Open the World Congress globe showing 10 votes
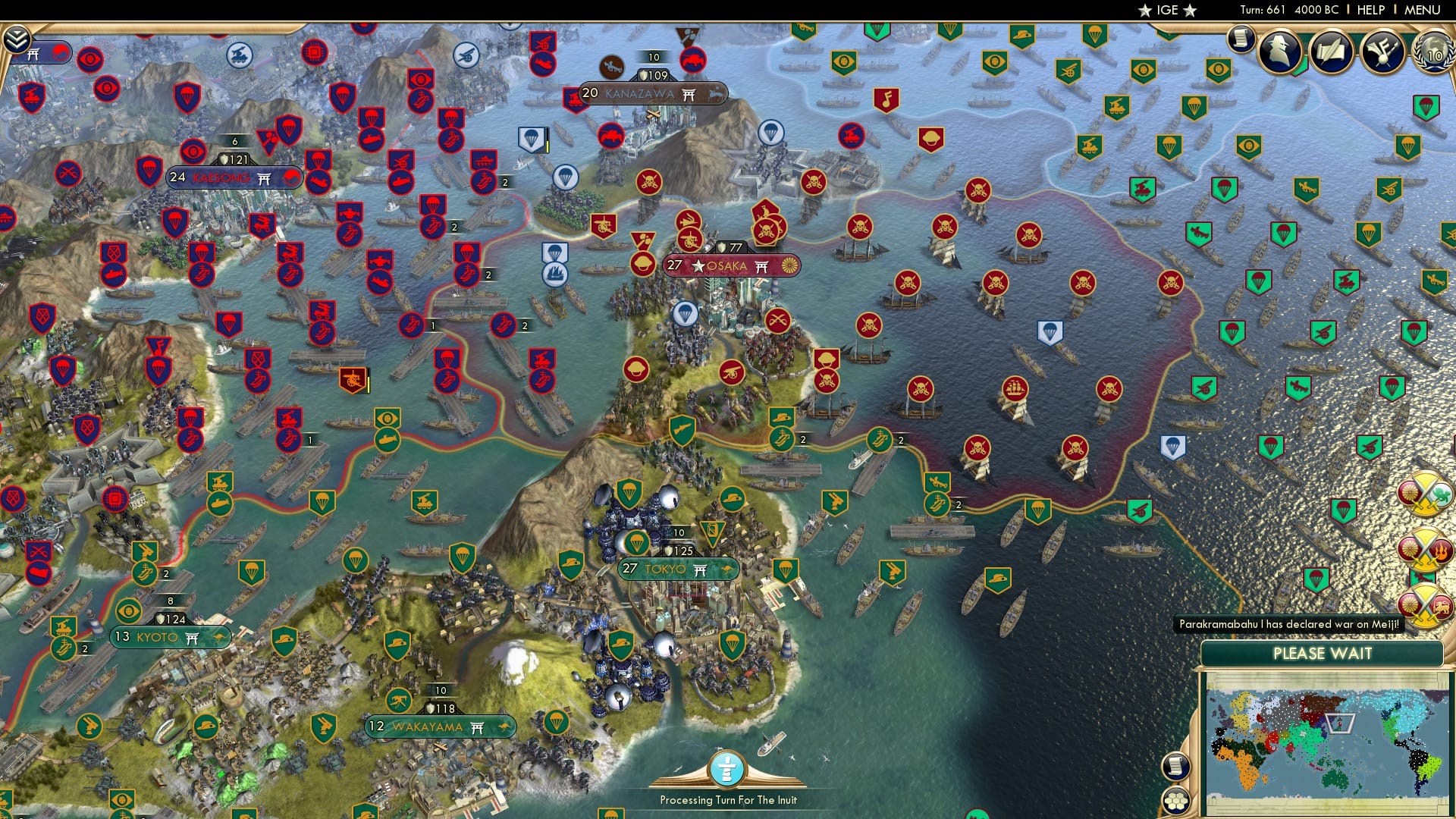 click(1433, 53)
